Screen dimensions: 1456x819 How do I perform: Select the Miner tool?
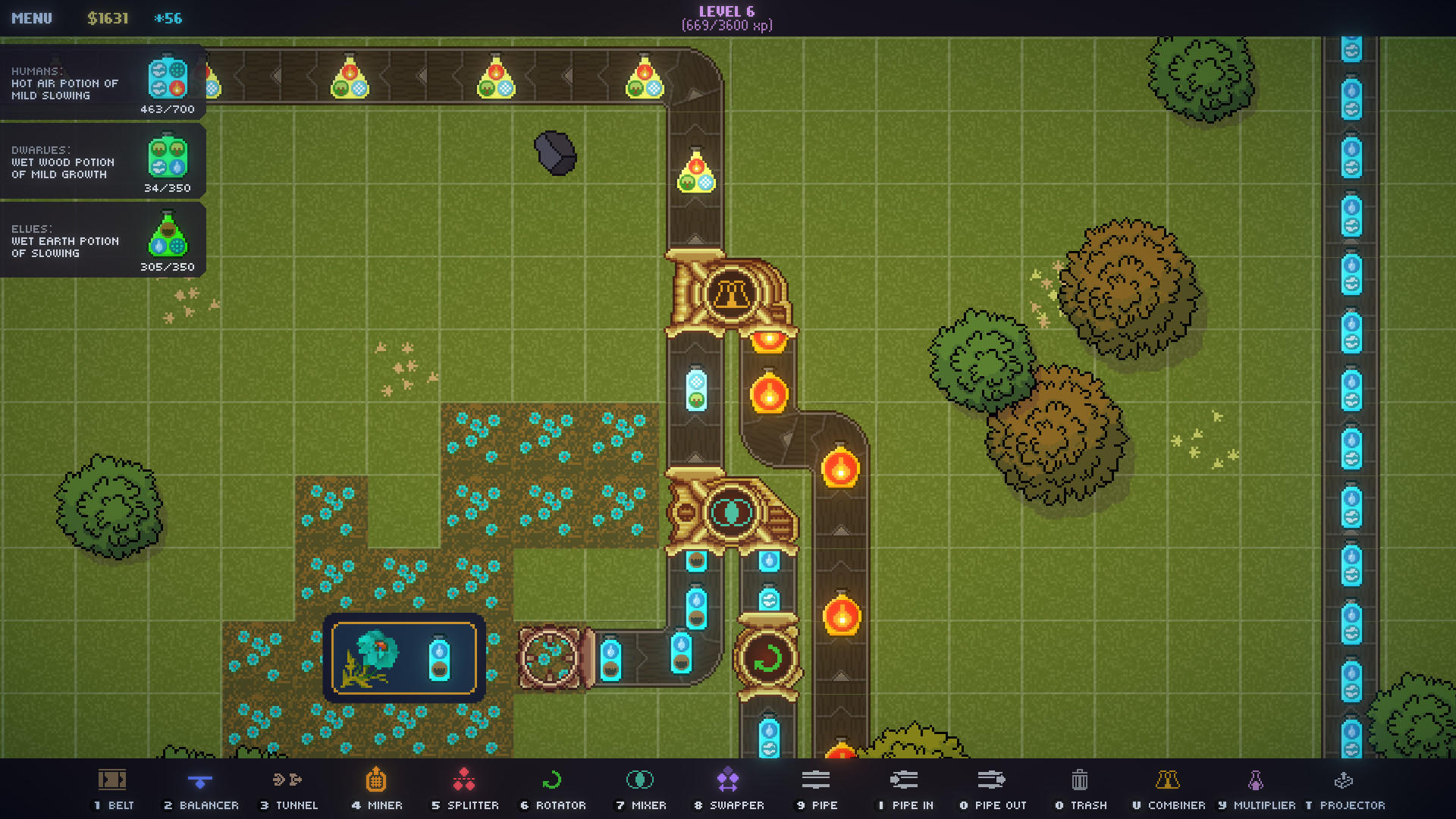[x=377, y=789]
